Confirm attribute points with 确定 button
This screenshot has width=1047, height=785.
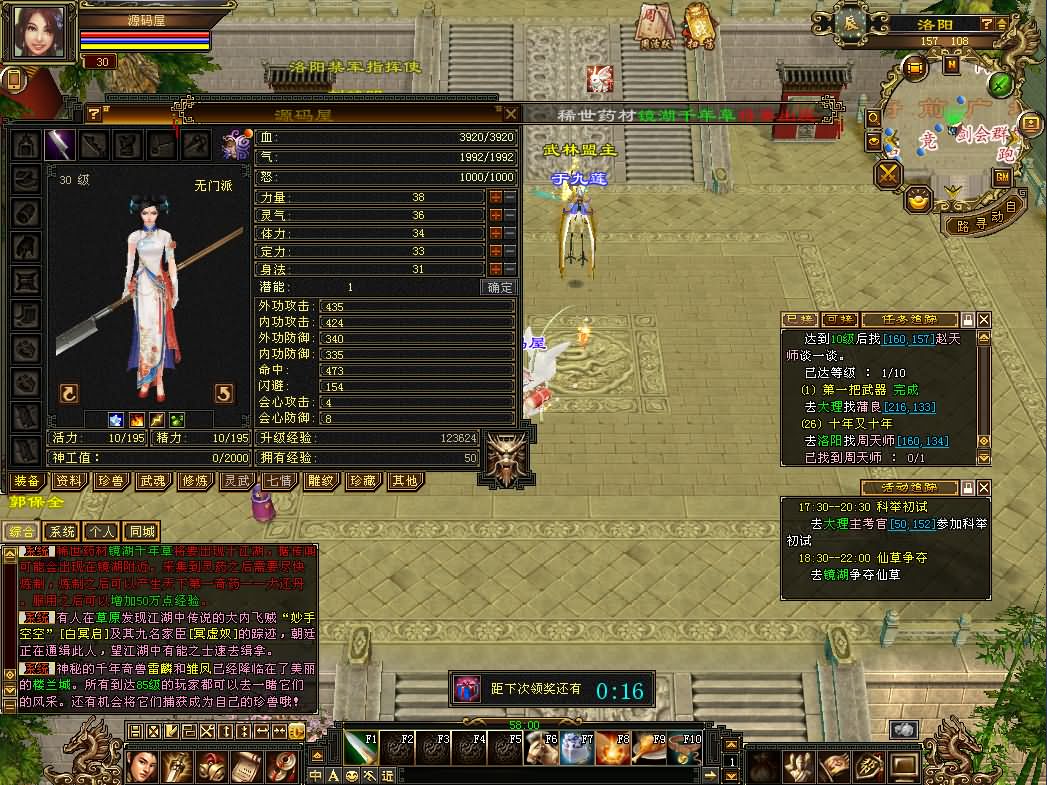(499, 287)
